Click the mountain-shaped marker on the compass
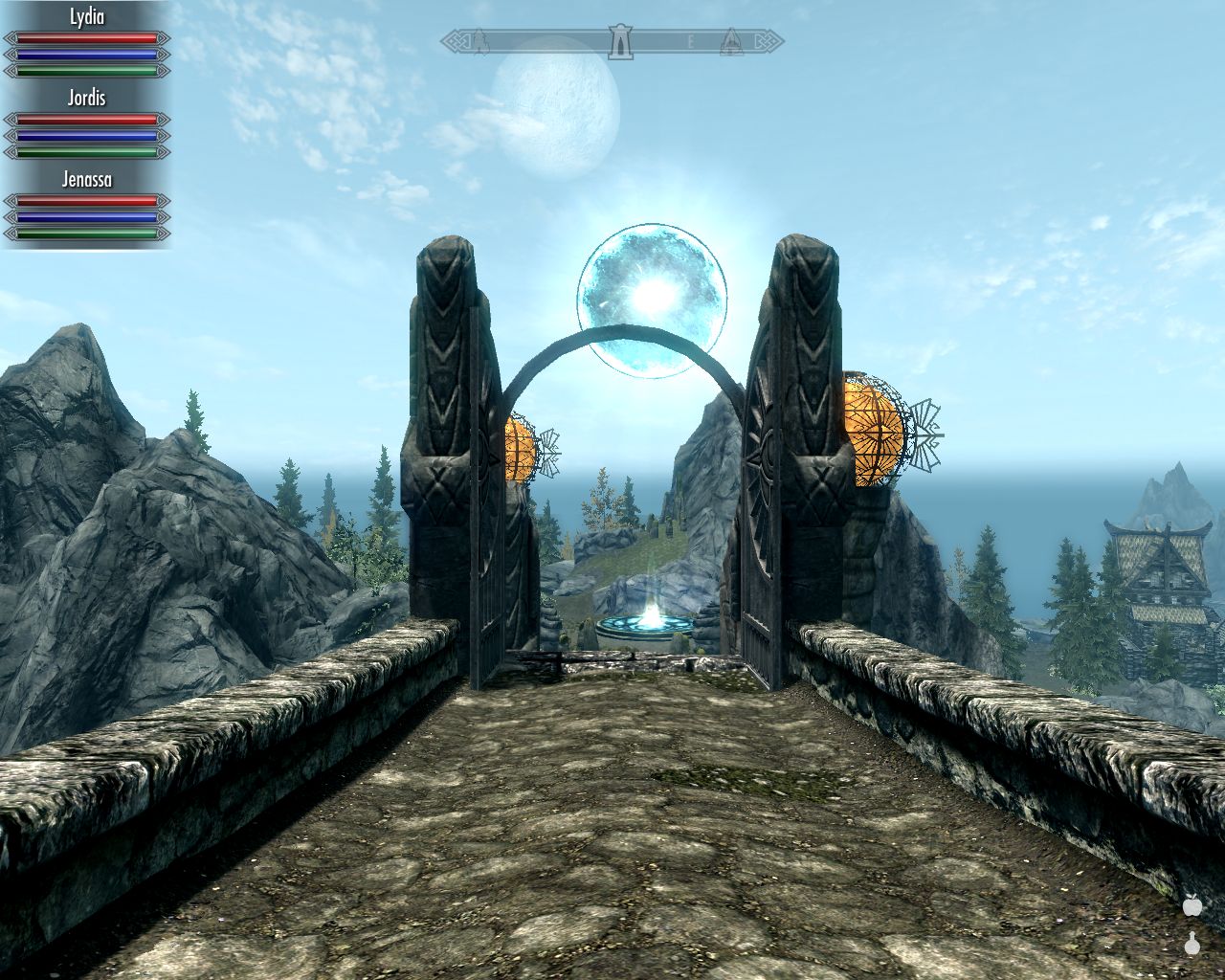 730,40
